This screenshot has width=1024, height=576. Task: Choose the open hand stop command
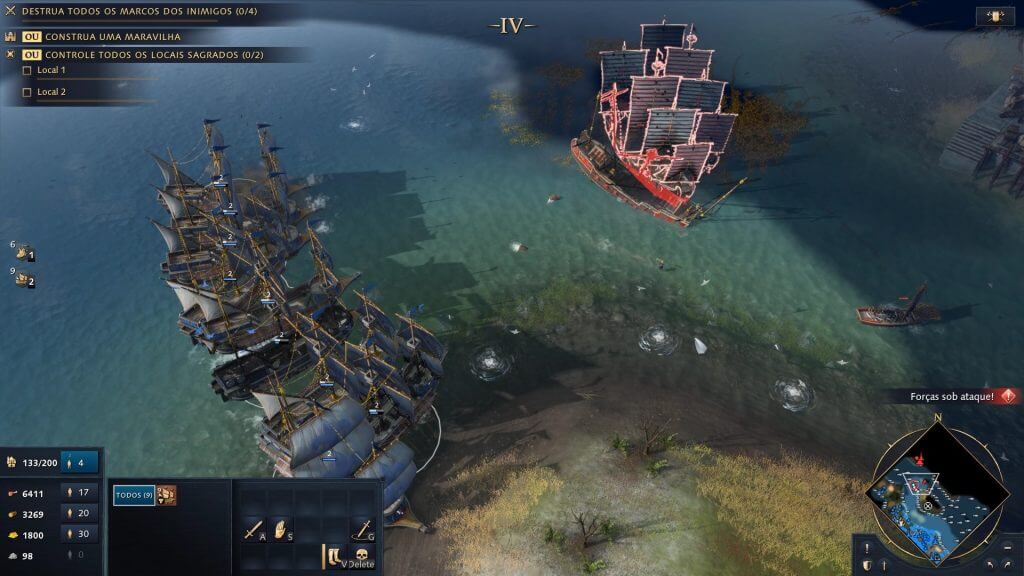point(282,529)
